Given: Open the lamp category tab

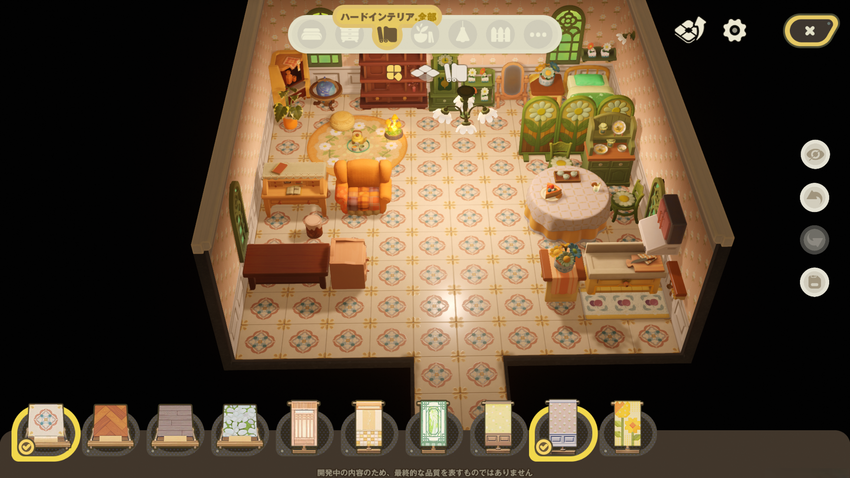Looking at the screenshot, I should pos(463,35).
